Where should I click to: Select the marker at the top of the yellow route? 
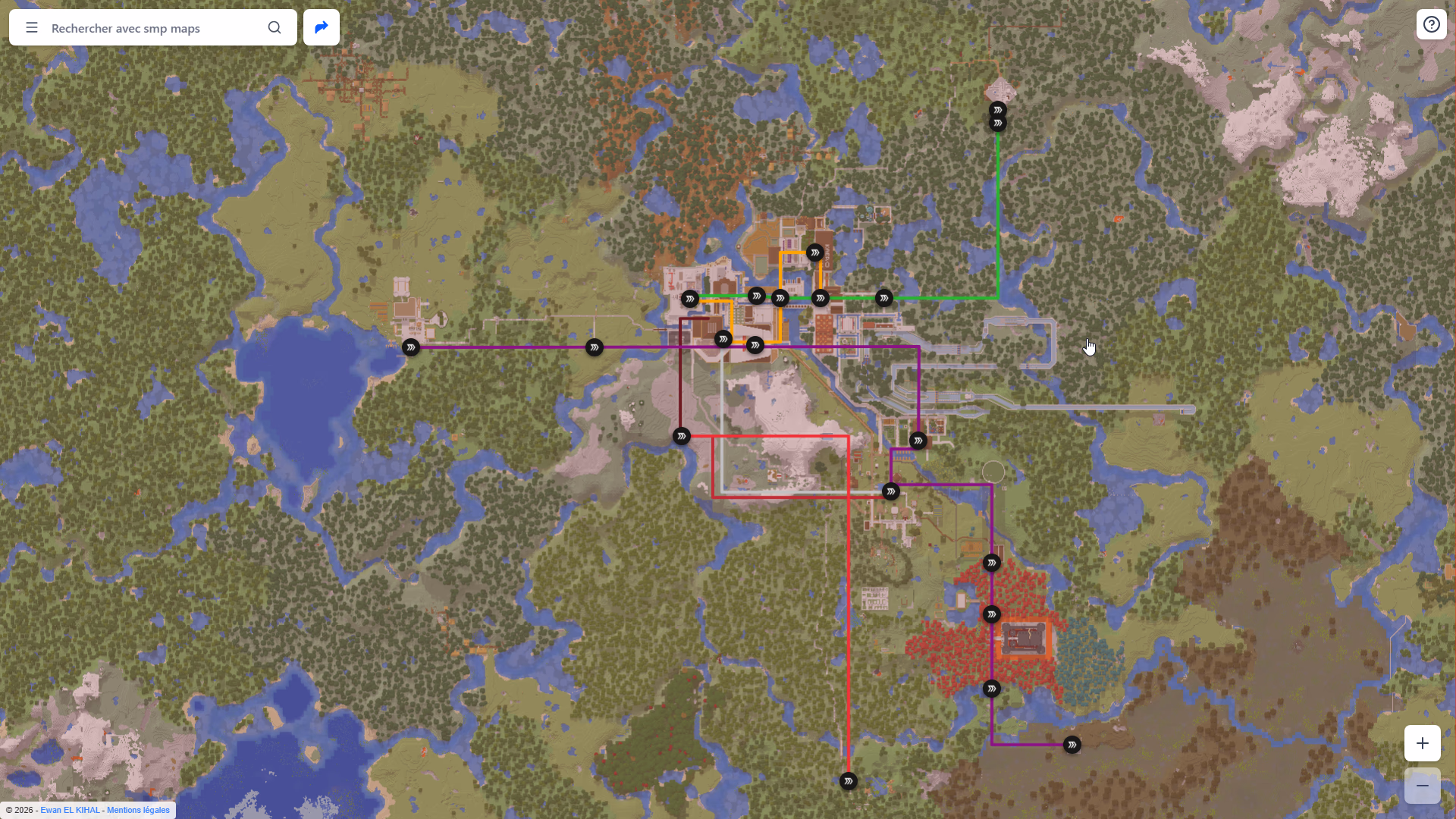click(816, 252)
